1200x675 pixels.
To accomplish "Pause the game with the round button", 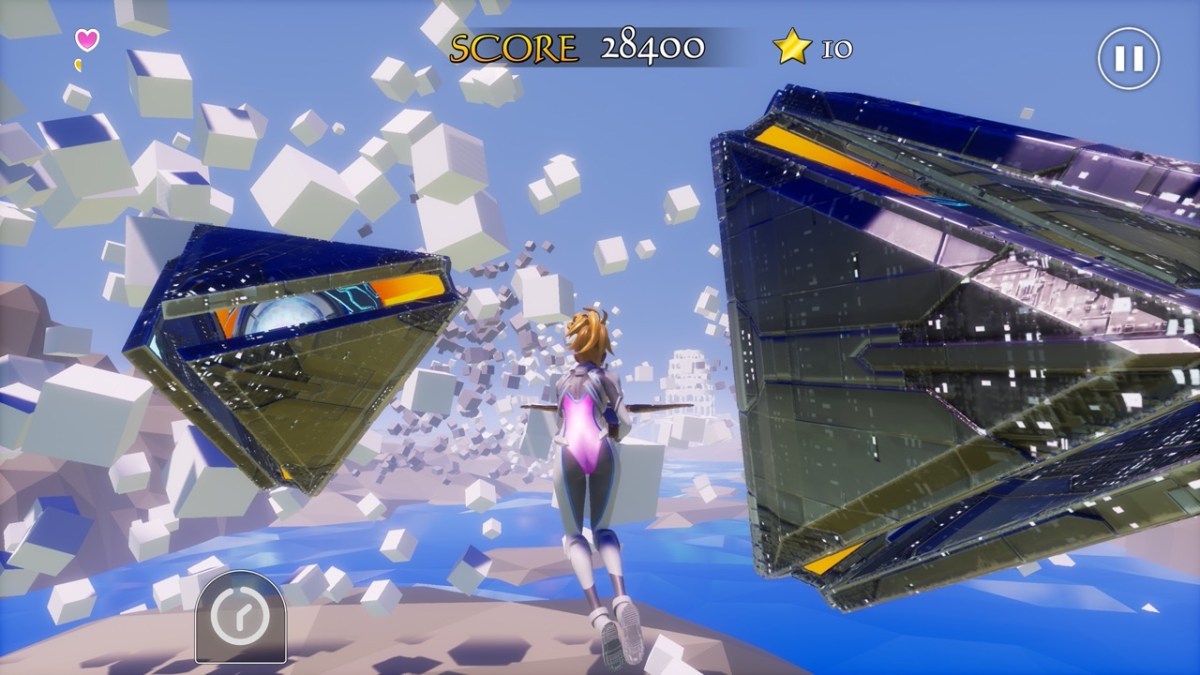I will (x=1128, y=58).
